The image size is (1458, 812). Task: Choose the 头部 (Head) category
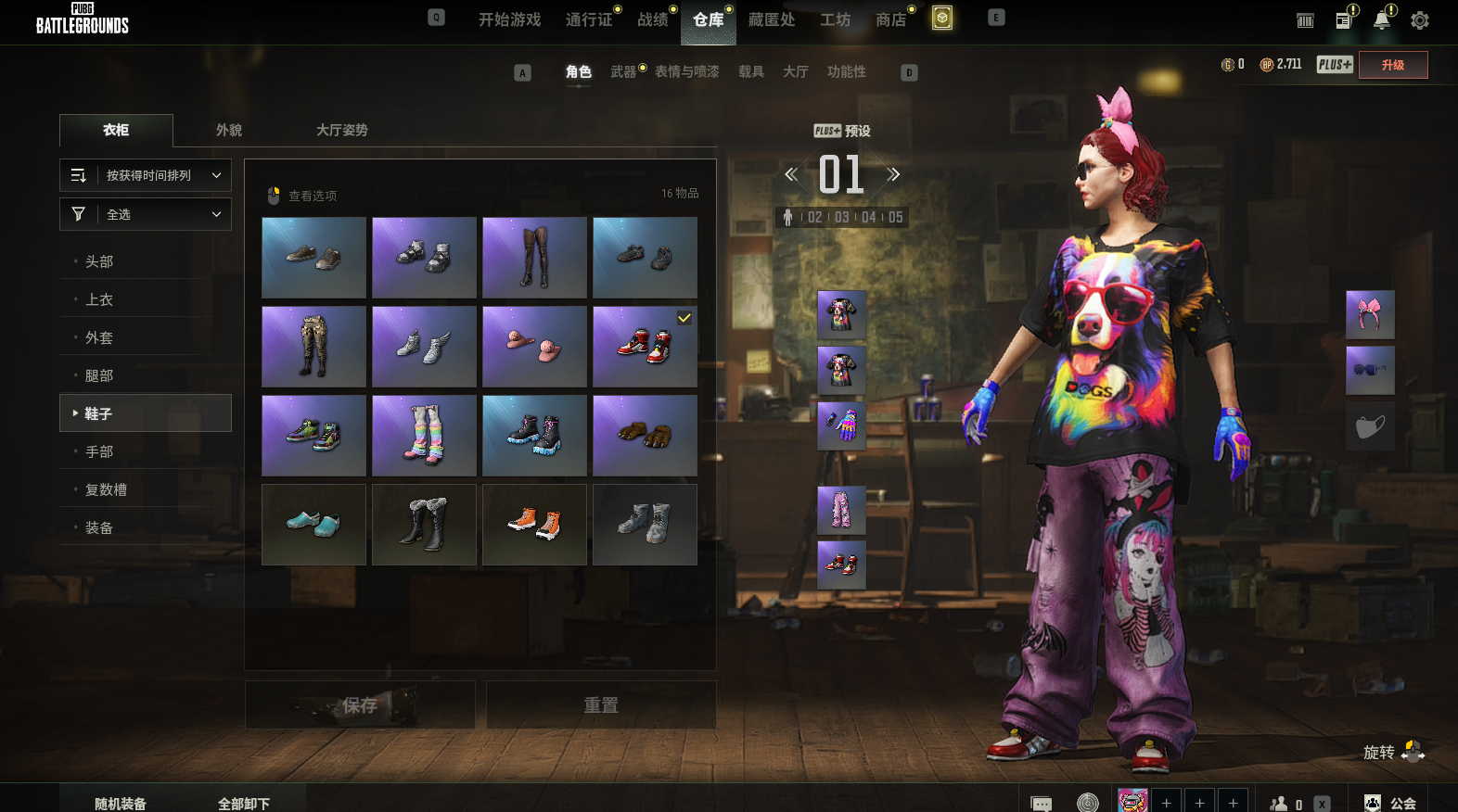pos(99,261)
